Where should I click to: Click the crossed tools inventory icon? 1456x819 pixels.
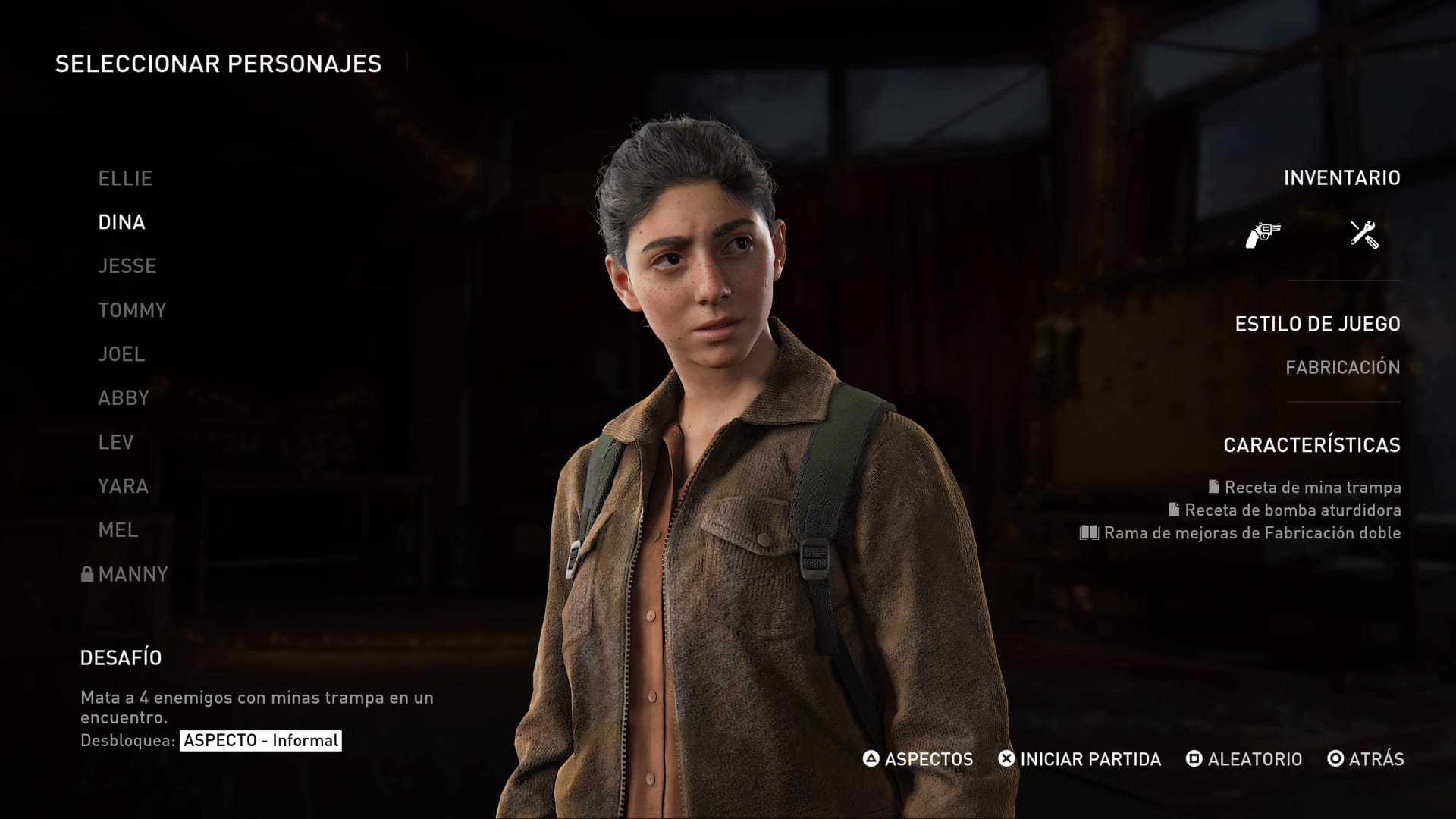(x=1363, y=234)
